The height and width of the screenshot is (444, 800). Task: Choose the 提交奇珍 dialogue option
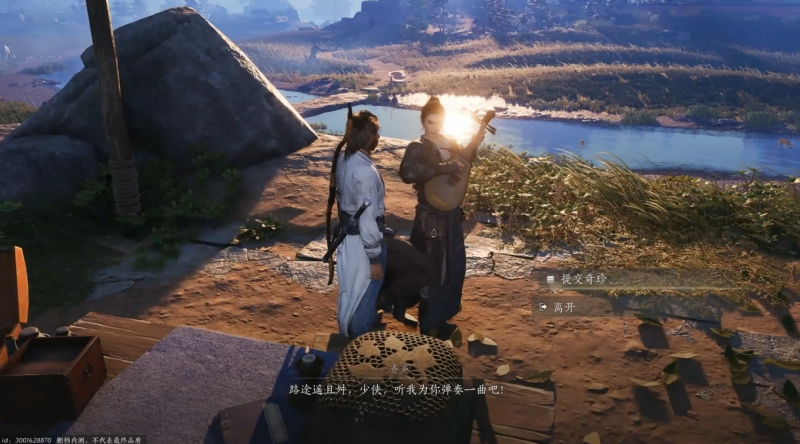[584, 280]
